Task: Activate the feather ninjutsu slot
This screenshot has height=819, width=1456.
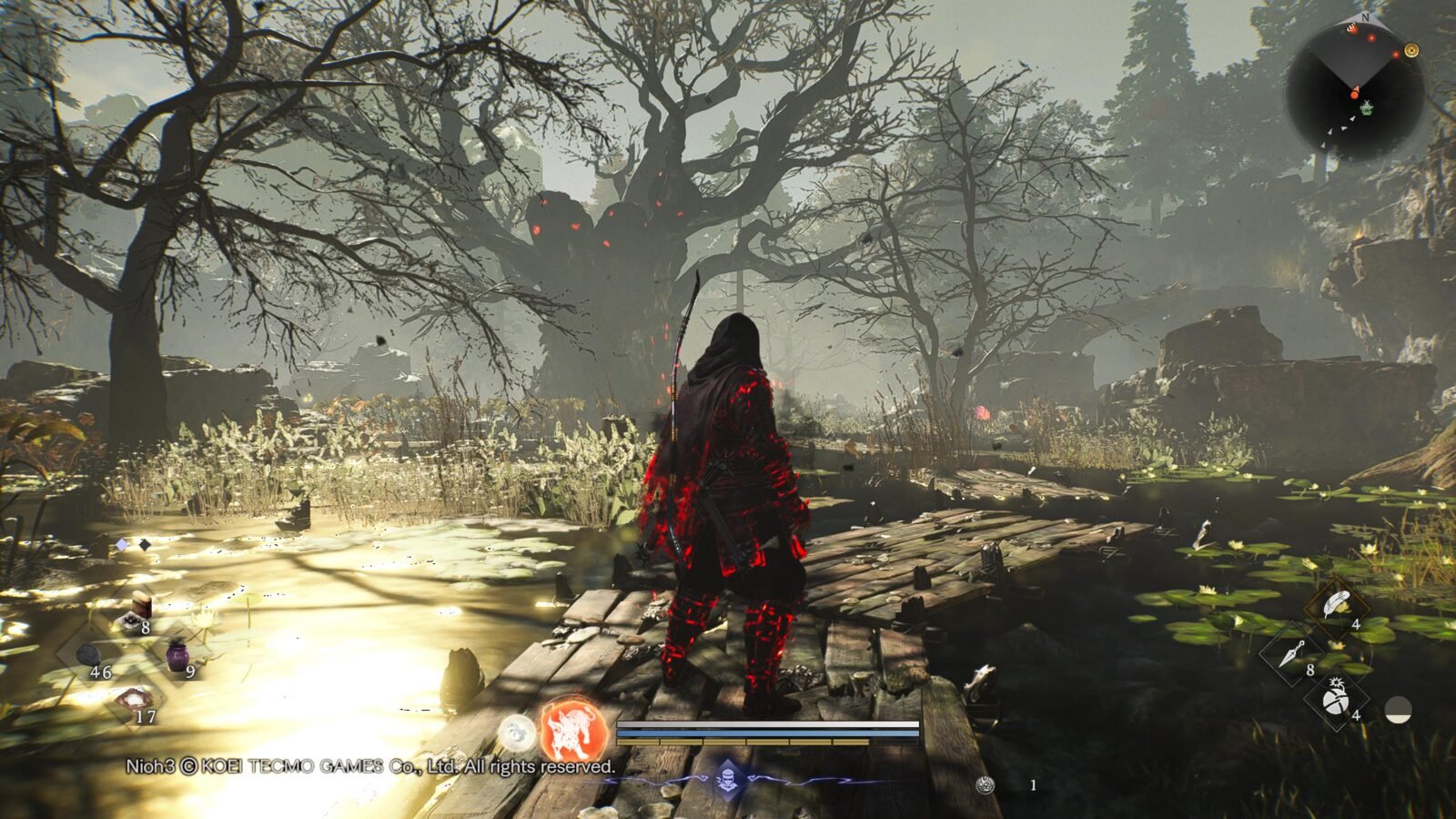Action: [1335, 604]
